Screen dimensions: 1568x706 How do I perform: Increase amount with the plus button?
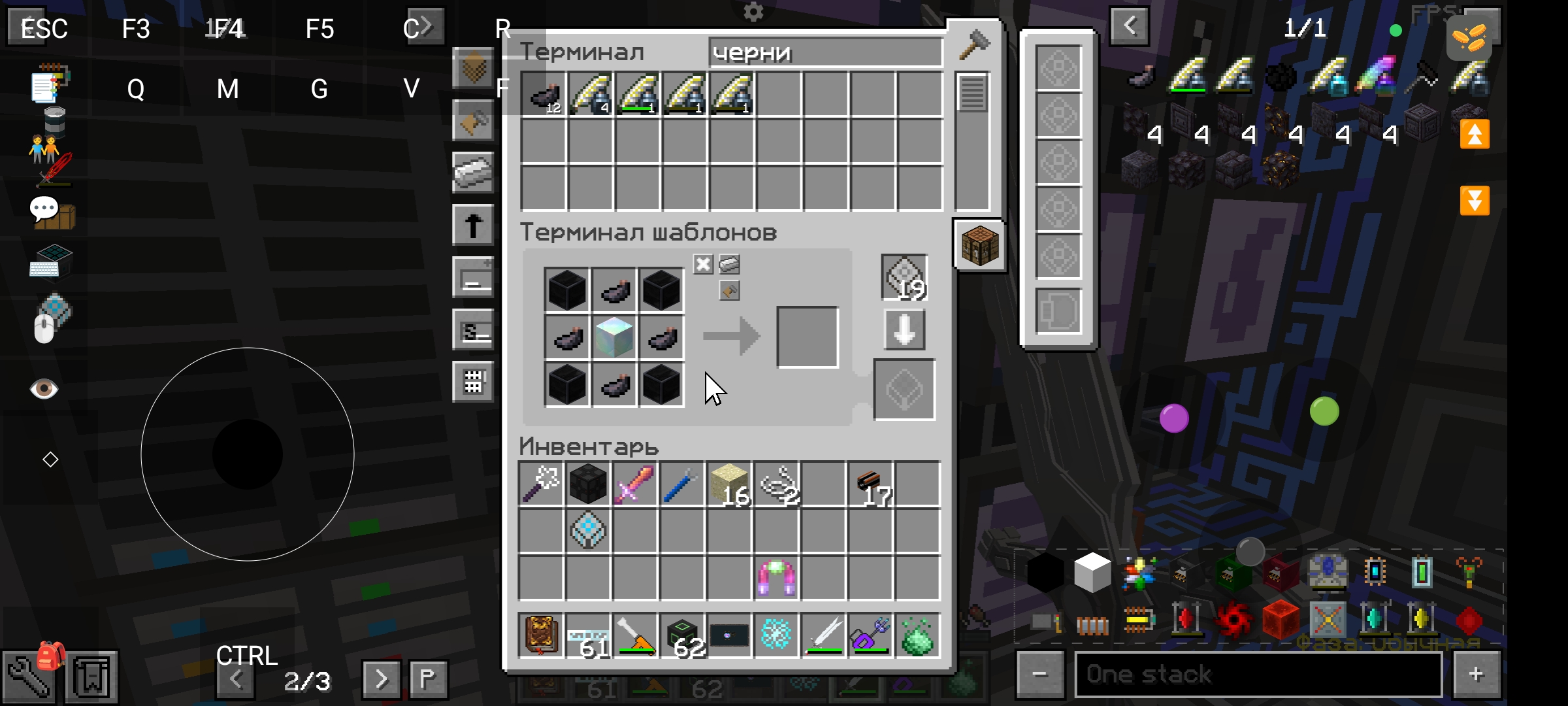(1475, 674)
